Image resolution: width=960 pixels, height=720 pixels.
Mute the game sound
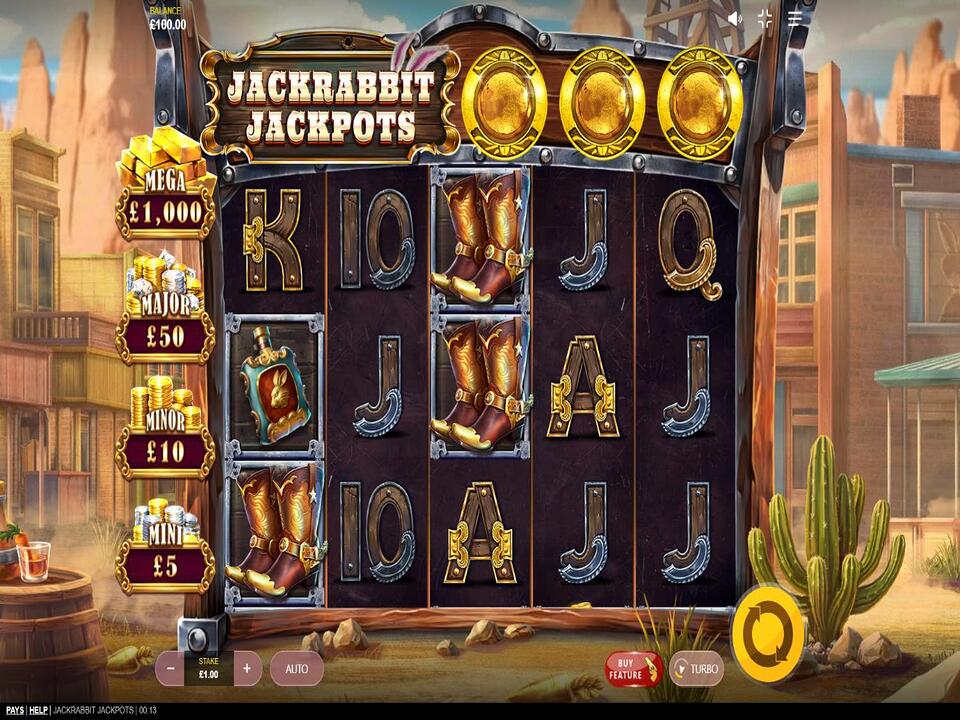(x=735, y=18)
